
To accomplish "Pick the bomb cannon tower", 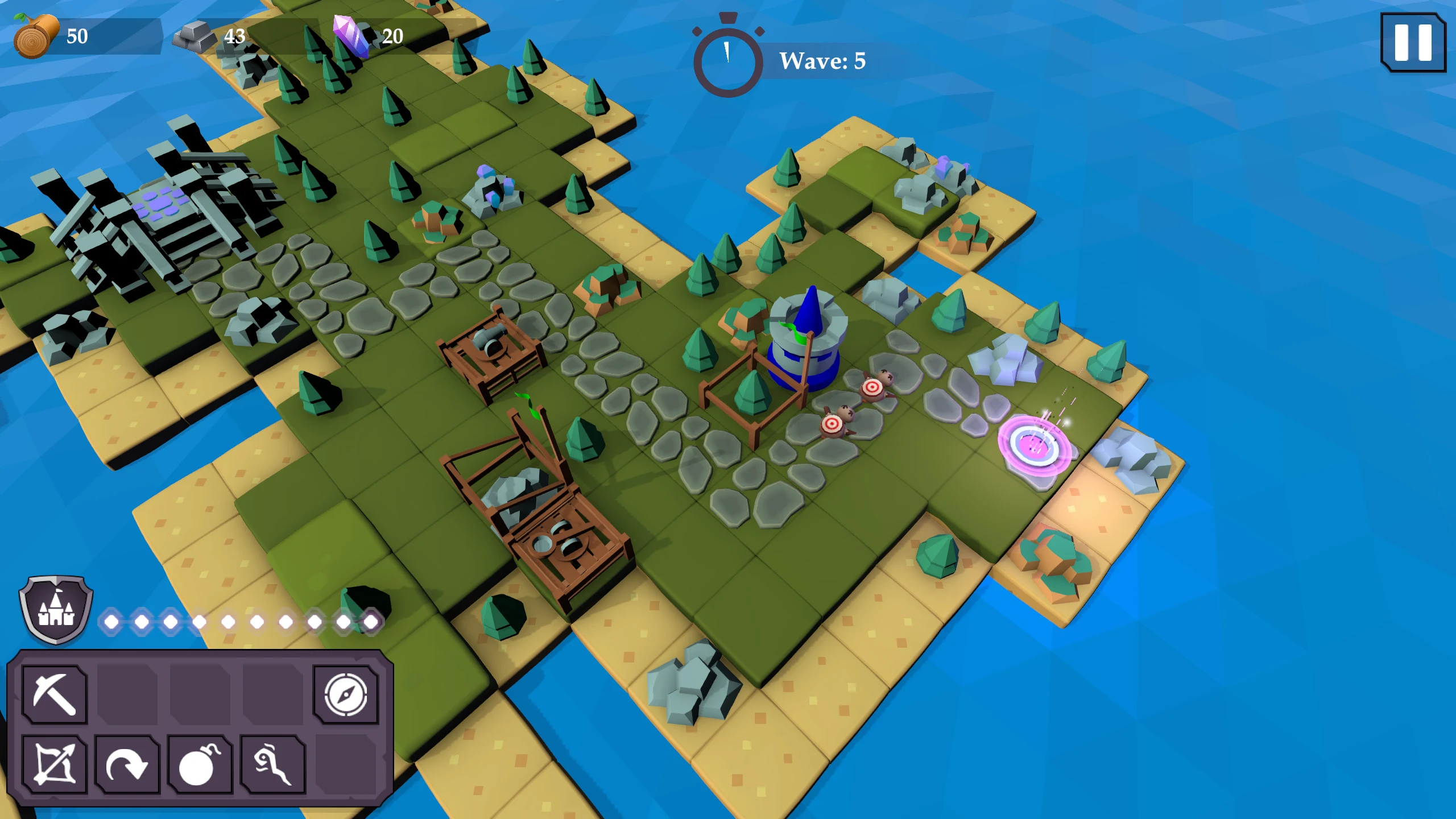I will point(200,764).
